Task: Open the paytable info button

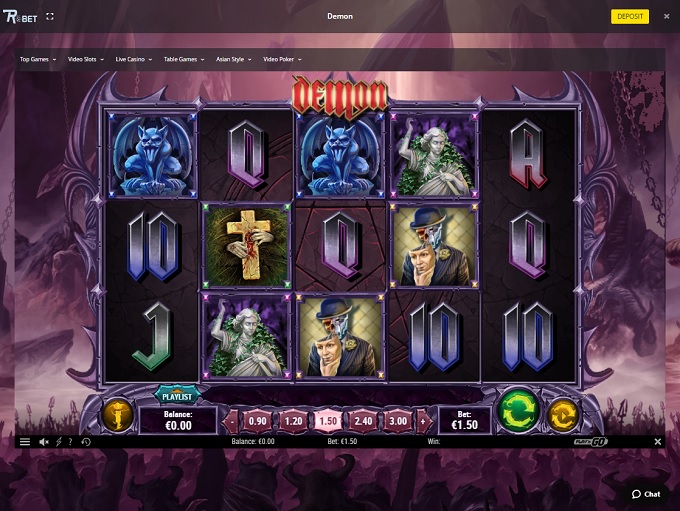Action: pos(116,414)
